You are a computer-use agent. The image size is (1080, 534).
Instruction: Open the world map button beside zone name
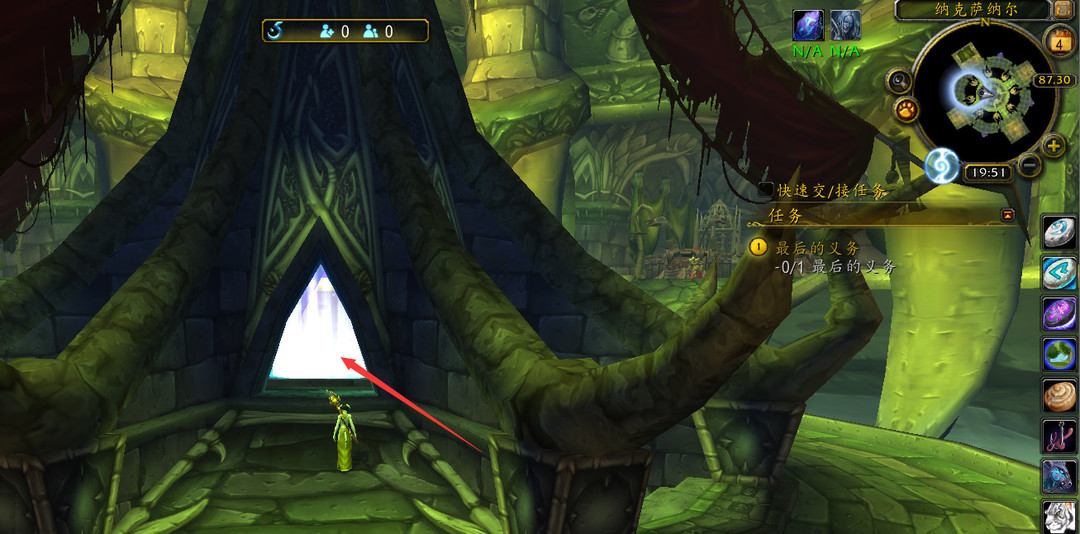[x=1063, y=9]
